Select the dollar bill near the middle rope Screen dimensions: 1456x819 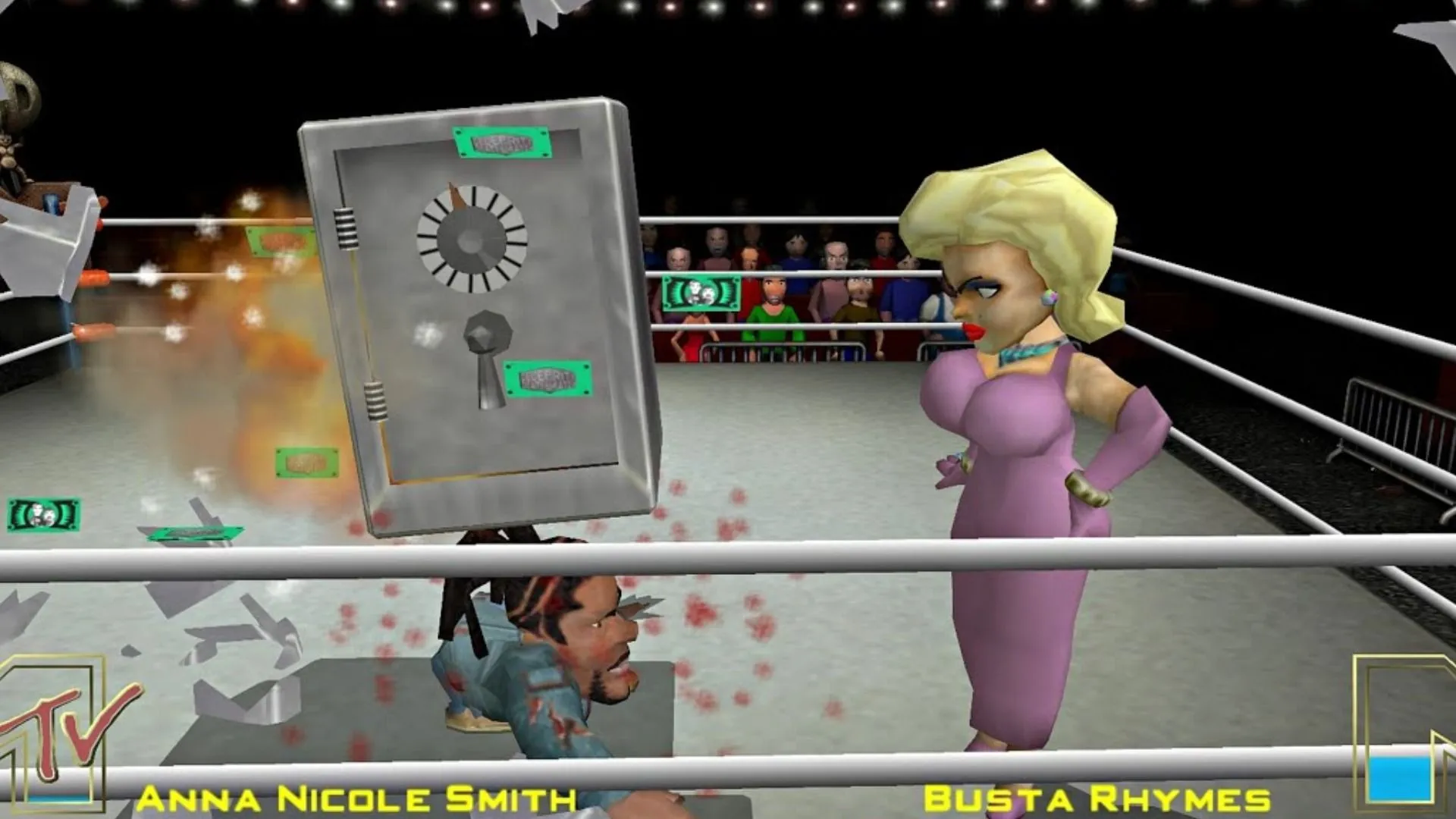701,292
